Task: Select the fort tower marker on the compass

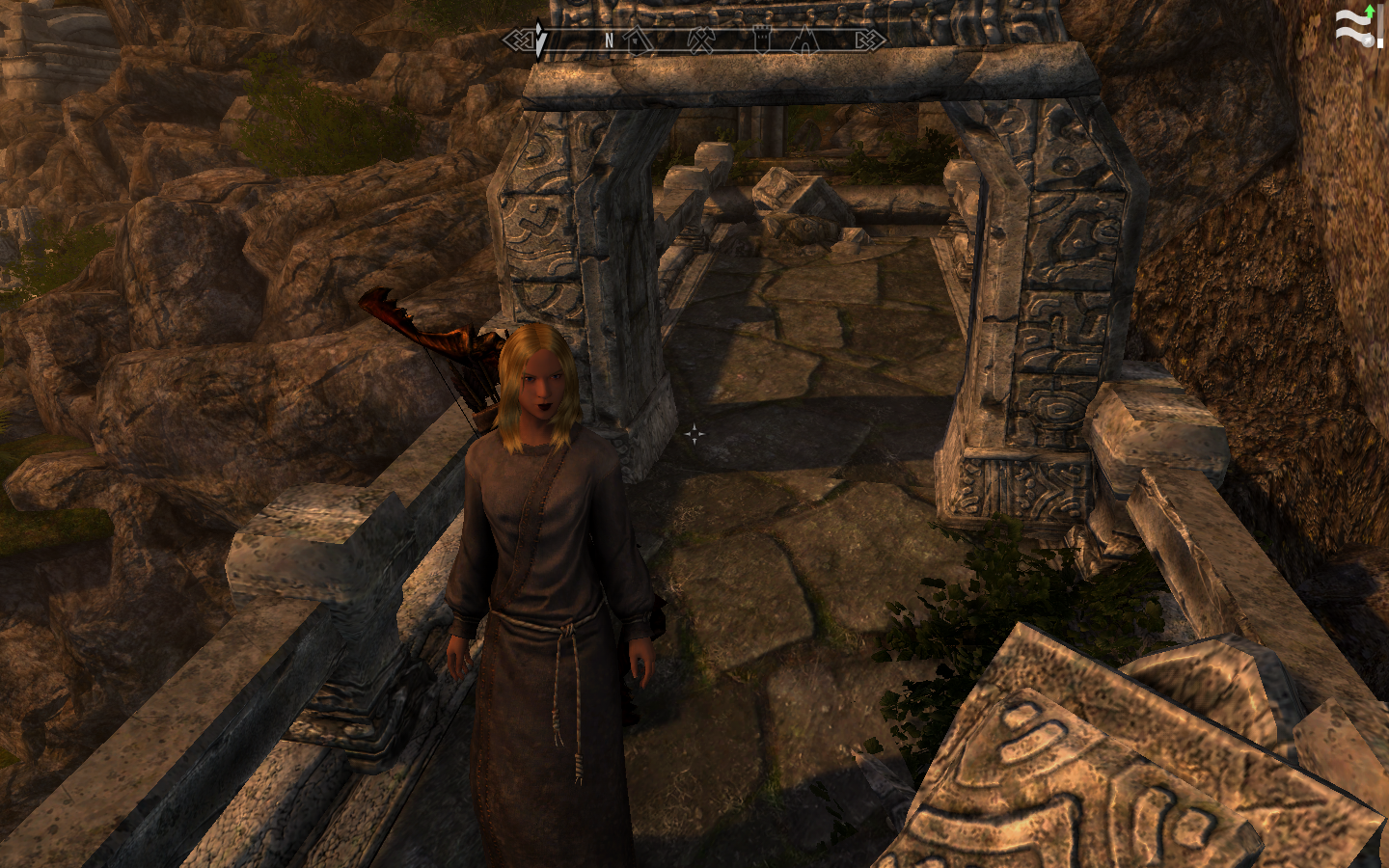Action: tap(761, 41)
